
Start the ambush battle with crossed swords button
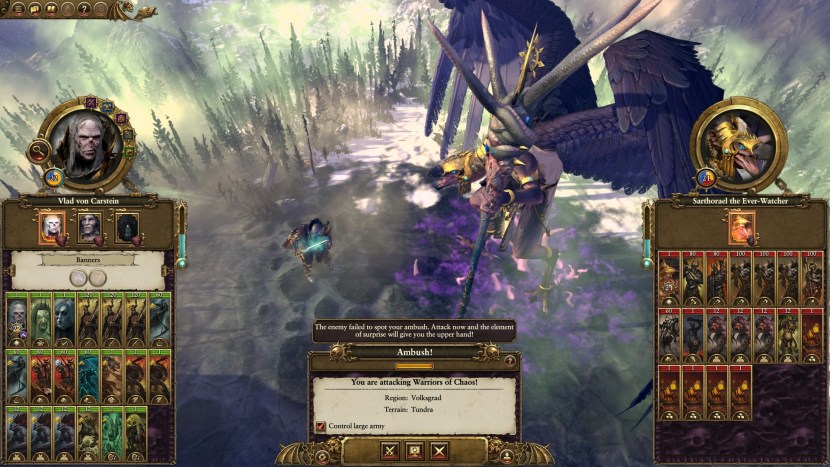[x=389, y=451]
